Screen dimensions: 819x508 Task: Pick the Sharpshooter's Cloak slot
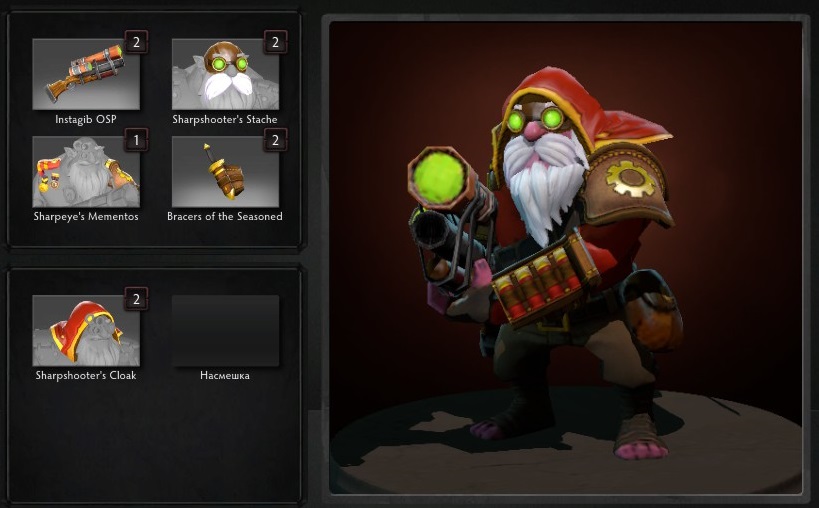click(86, 330)
